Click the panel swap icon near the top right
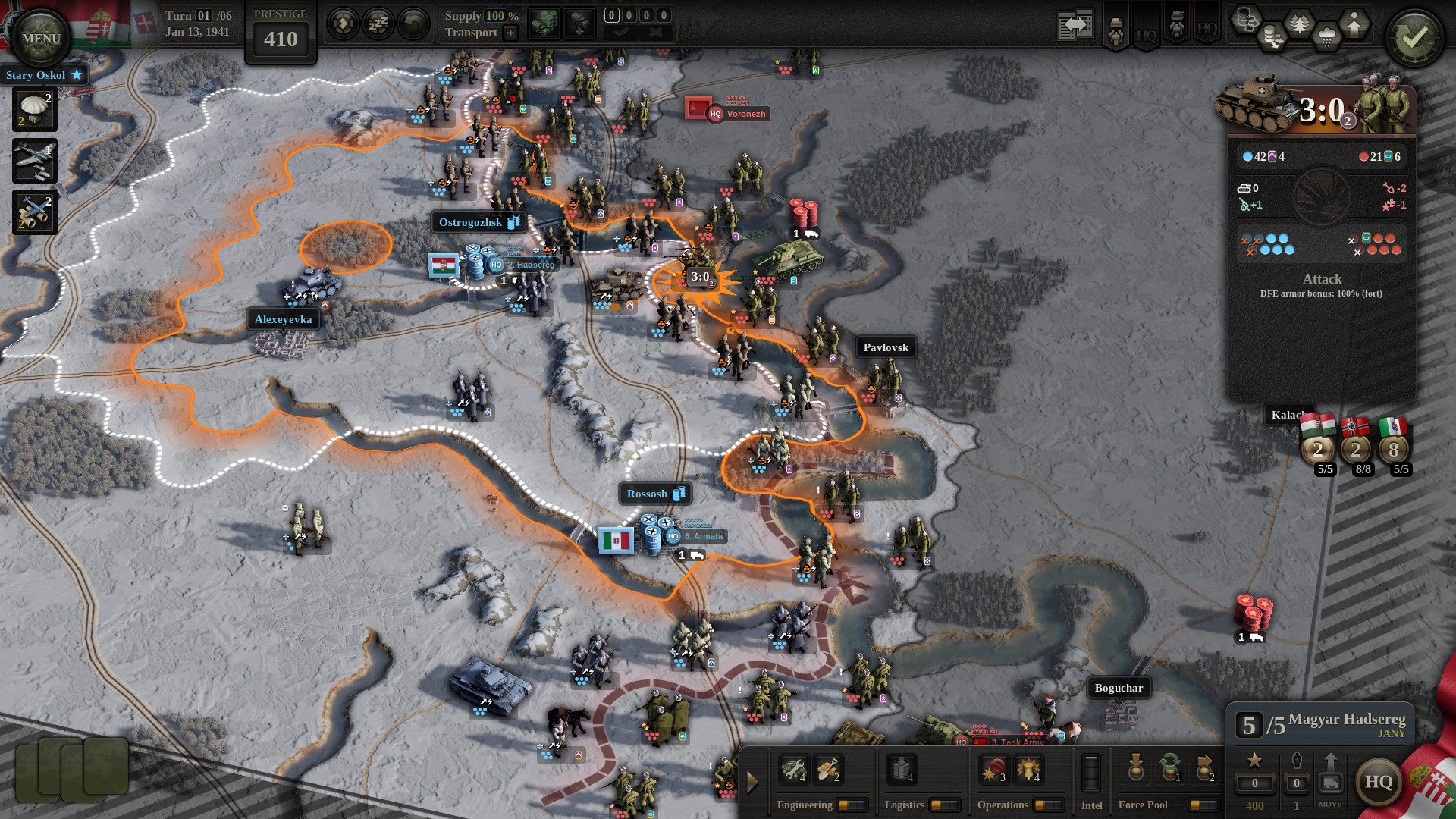Image resolution: width=1456 pixels, height=819 pixels. 1075,24
